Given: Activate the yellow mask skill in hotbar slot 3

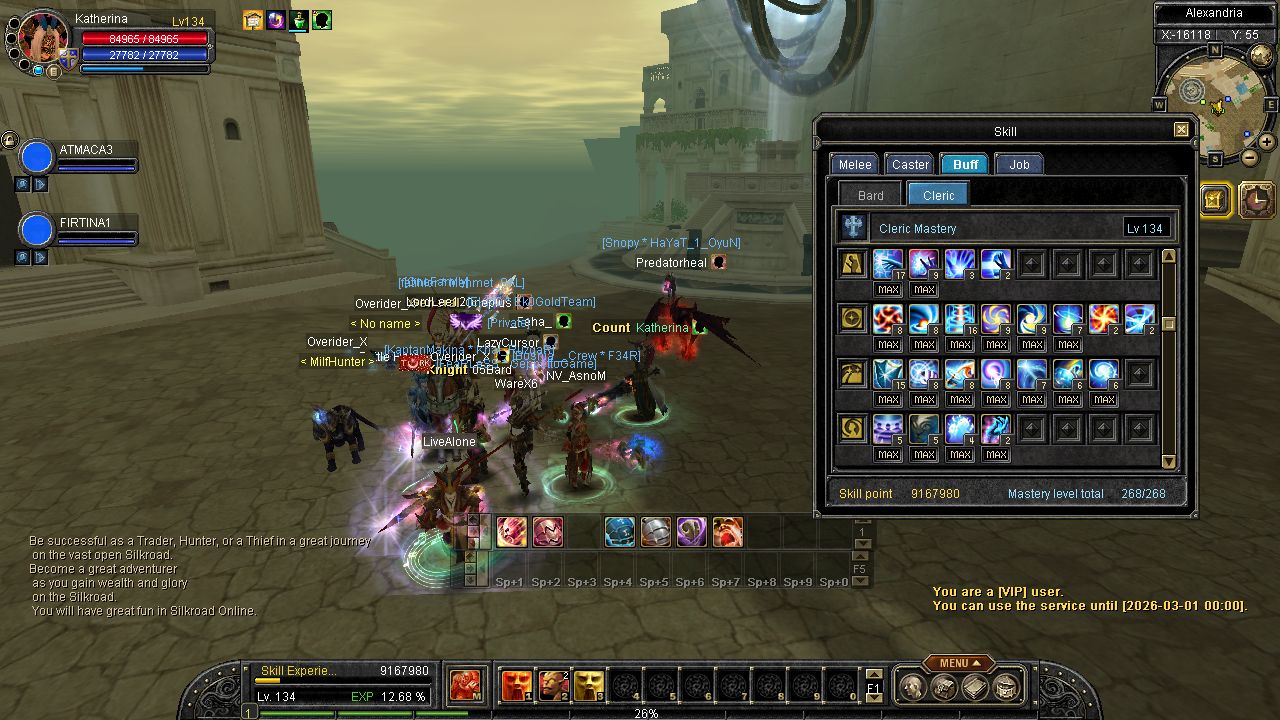Looking at the screenshot, I should pyautogui.click(x=588, y=686).
